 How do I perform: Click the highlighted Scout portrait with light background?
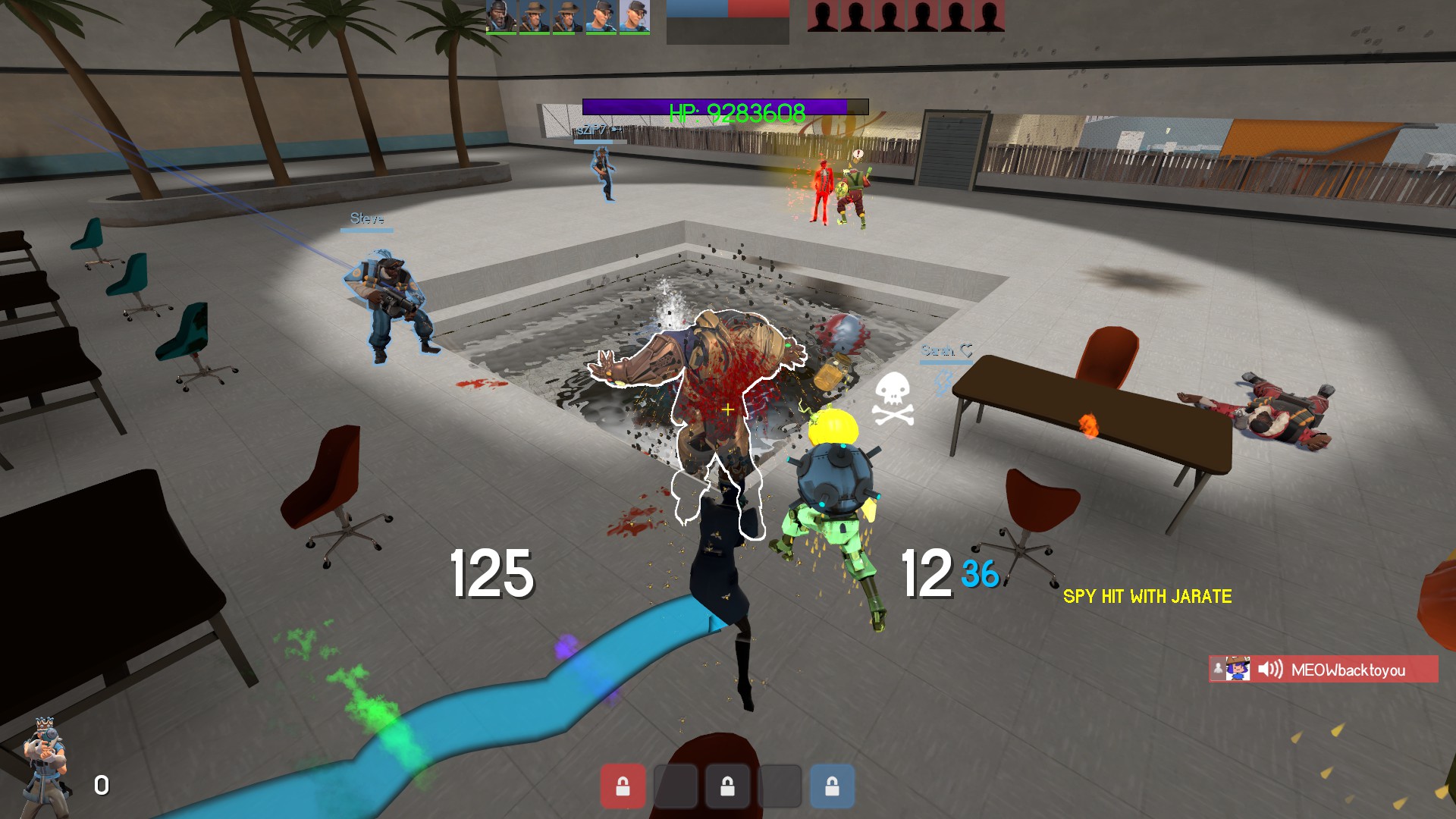pyautogui.click(x=634, y=16)
